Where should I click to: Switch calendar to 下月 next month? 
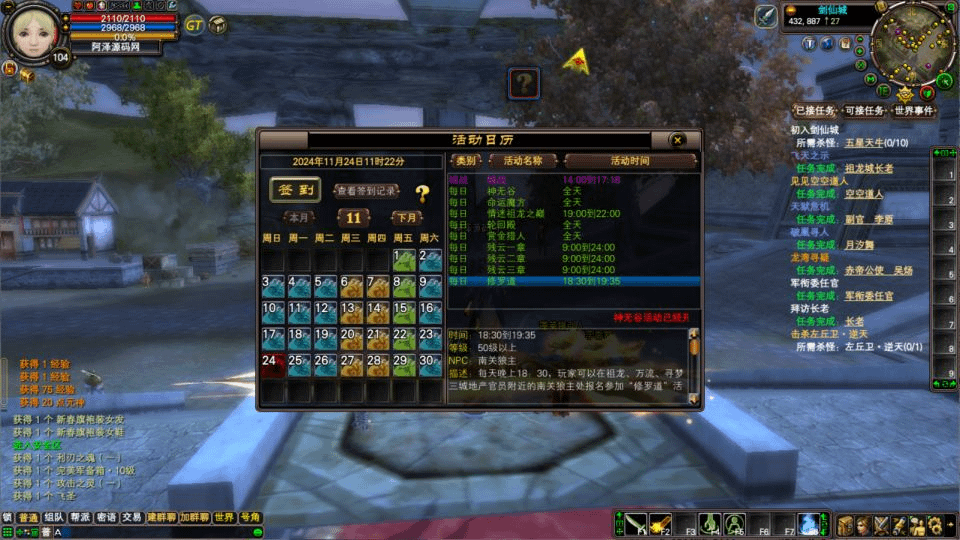point(406,217)
